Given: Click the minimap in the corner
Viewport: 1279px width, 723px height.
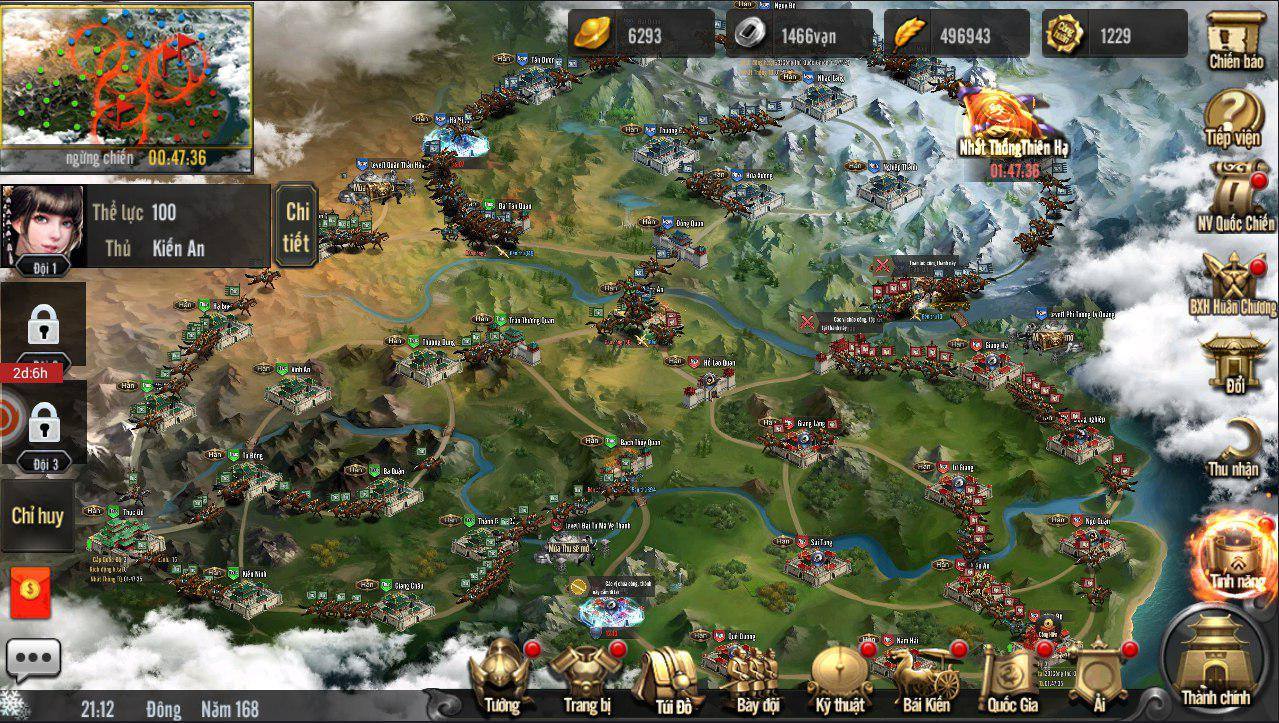Looking at the screenshot, I should [126, 76].
